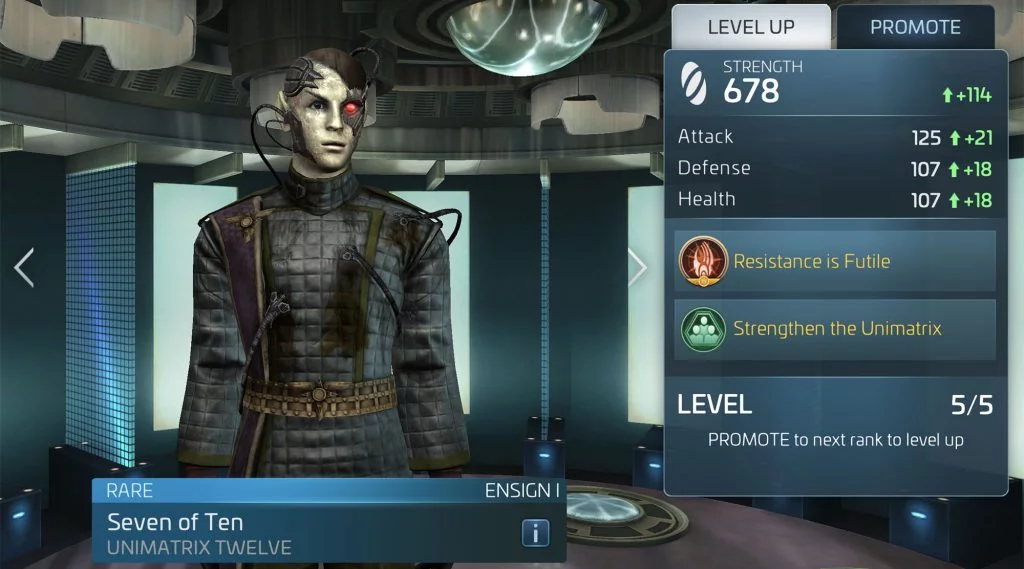View the Resistance is Futile ability
This screenshot has height=569, width=1024.
(835, 262)
